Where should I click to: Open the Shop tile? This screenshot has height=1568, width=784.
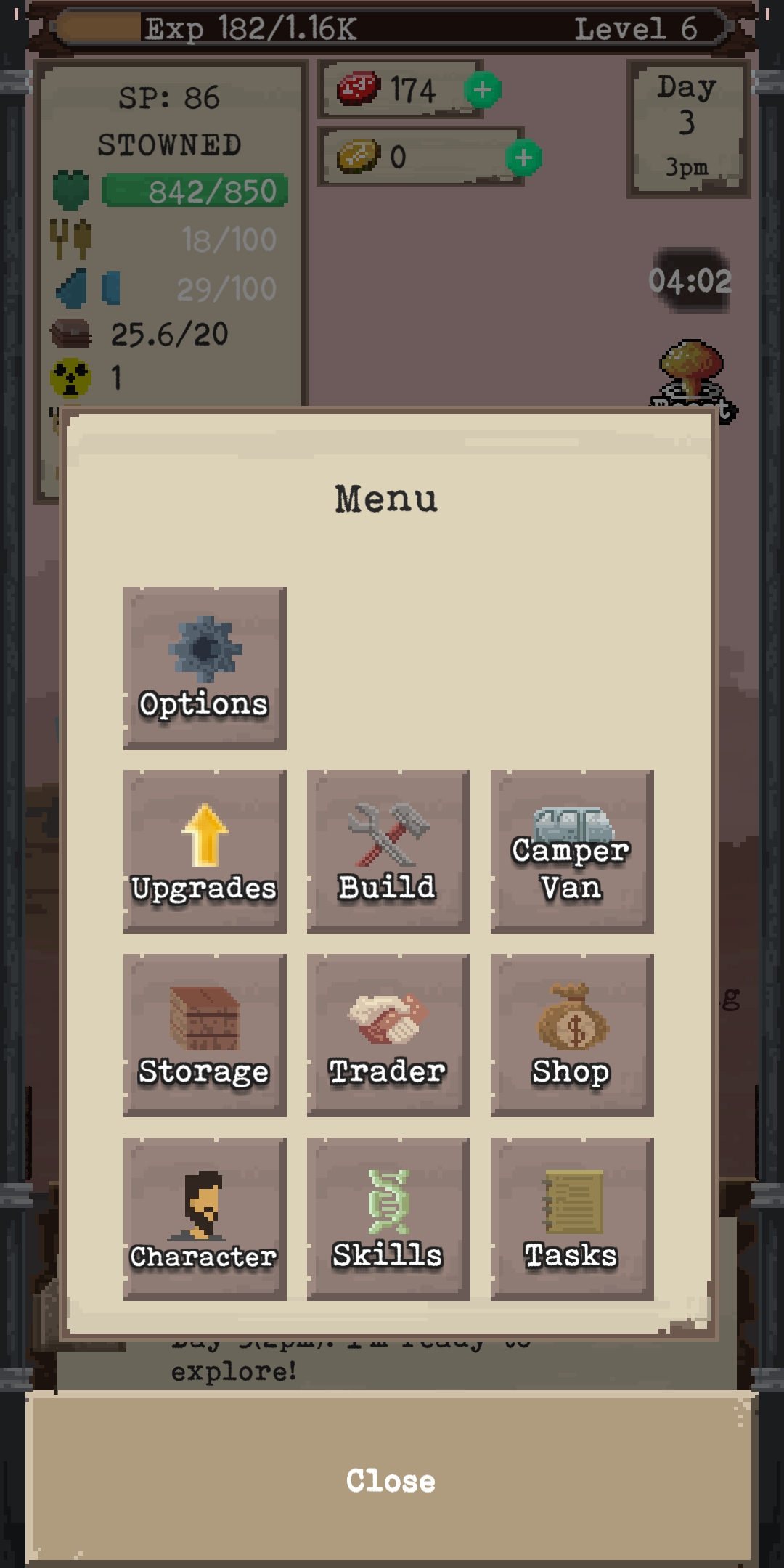572,1035
